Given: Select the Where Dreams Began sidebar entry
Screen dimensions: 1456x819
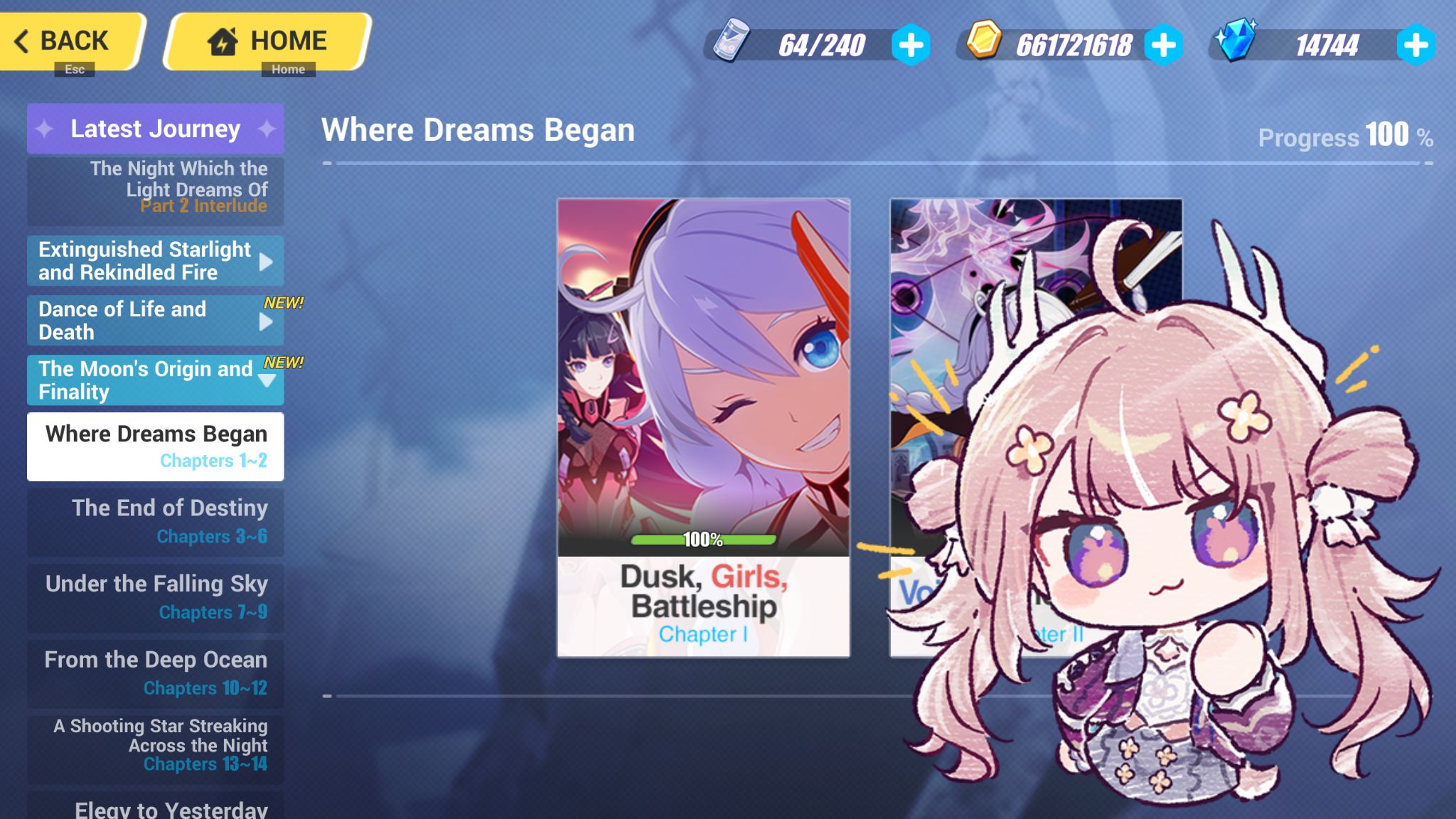Looking at the screenshot, I should 155,446.
